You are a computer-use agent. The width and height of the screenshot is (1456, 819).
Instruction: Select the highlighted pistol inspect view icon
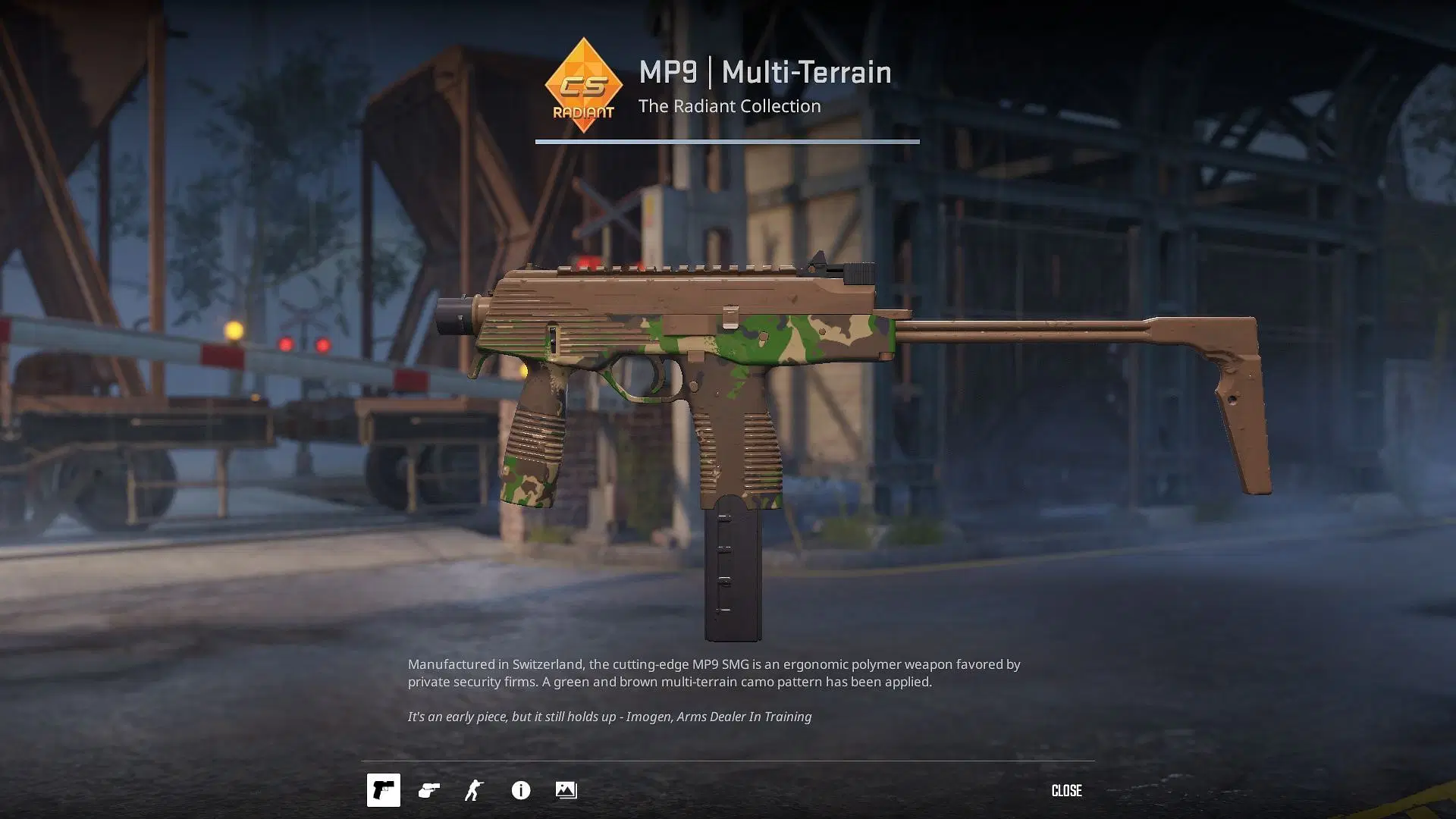[384, 790]
